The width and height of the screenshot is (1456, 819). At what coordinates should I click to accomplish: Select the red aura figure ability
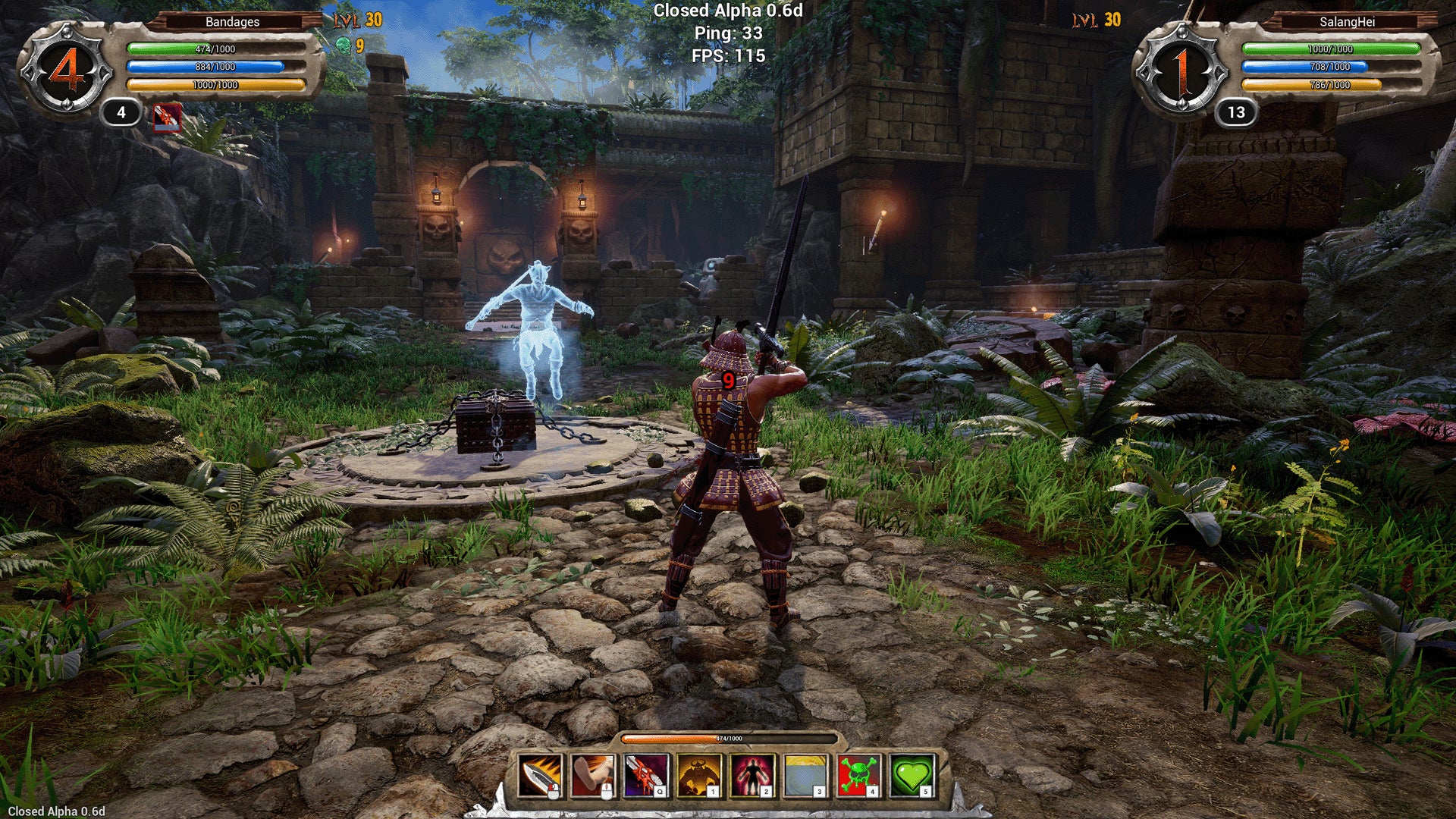(x=752, y=776)
